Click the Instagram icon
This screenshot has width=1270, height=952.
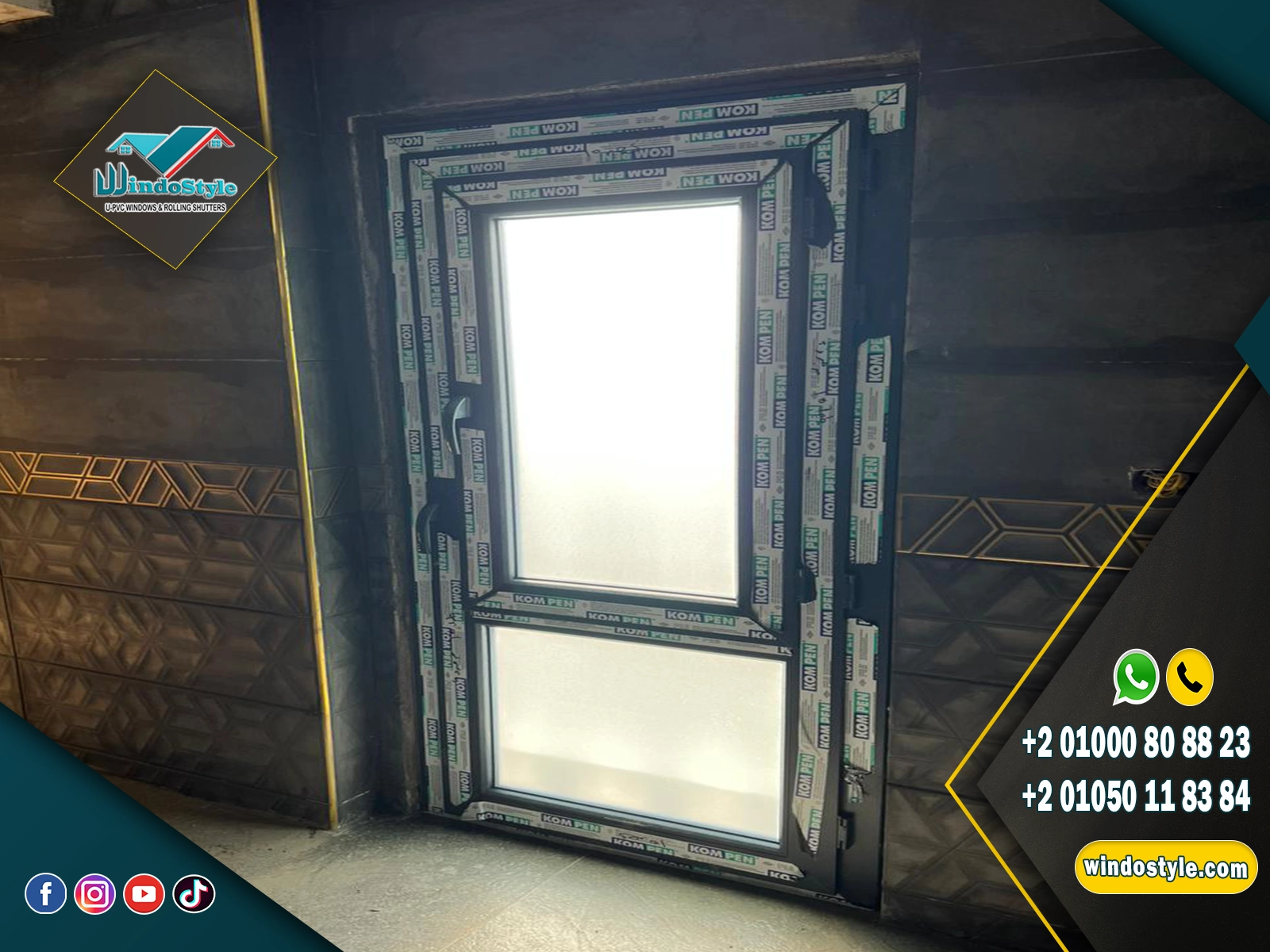[95, 894]
